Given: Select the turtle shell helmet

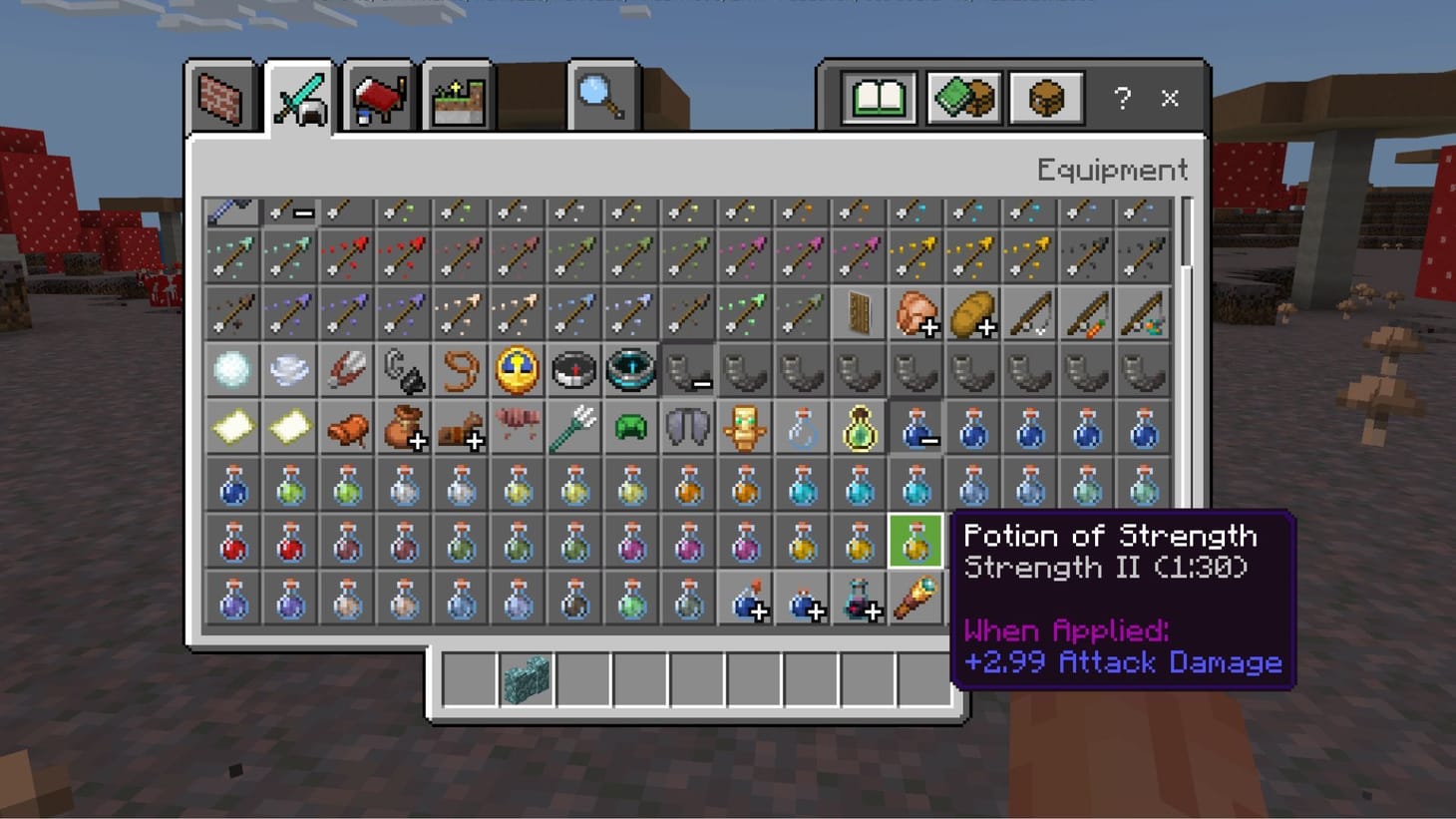Looking at the screenshot, I should tap(631, 427).
